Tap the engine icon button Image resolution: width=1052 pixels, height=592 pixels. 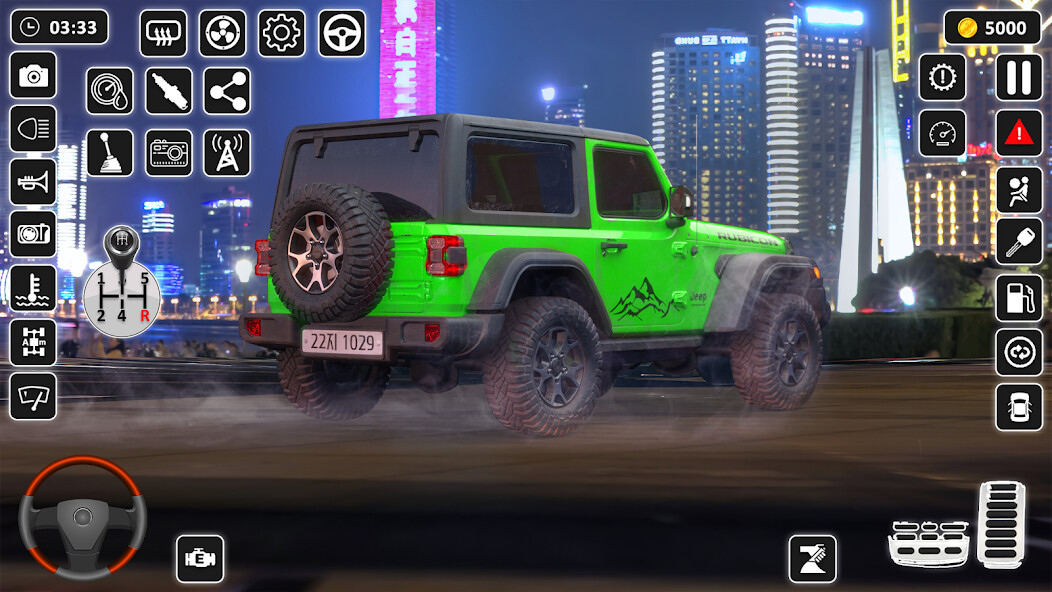200,559
